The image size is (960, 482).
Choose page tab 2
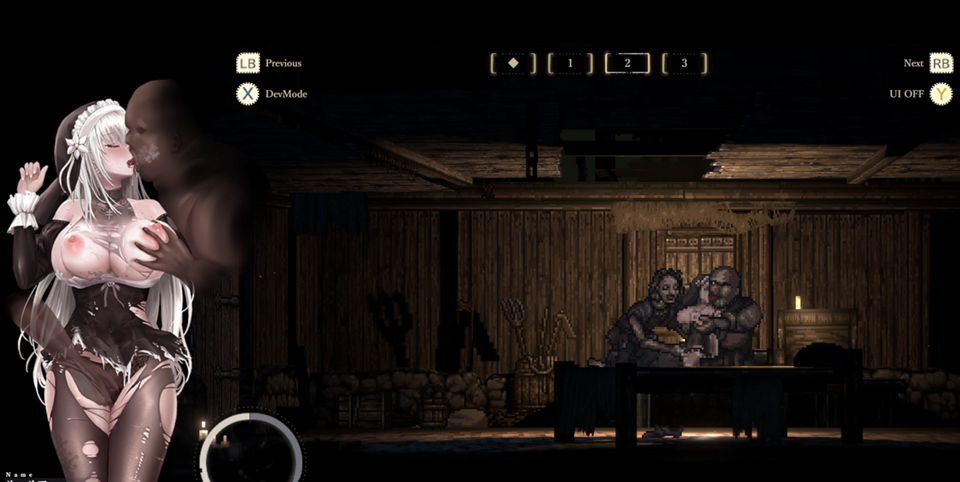point(627,63)
